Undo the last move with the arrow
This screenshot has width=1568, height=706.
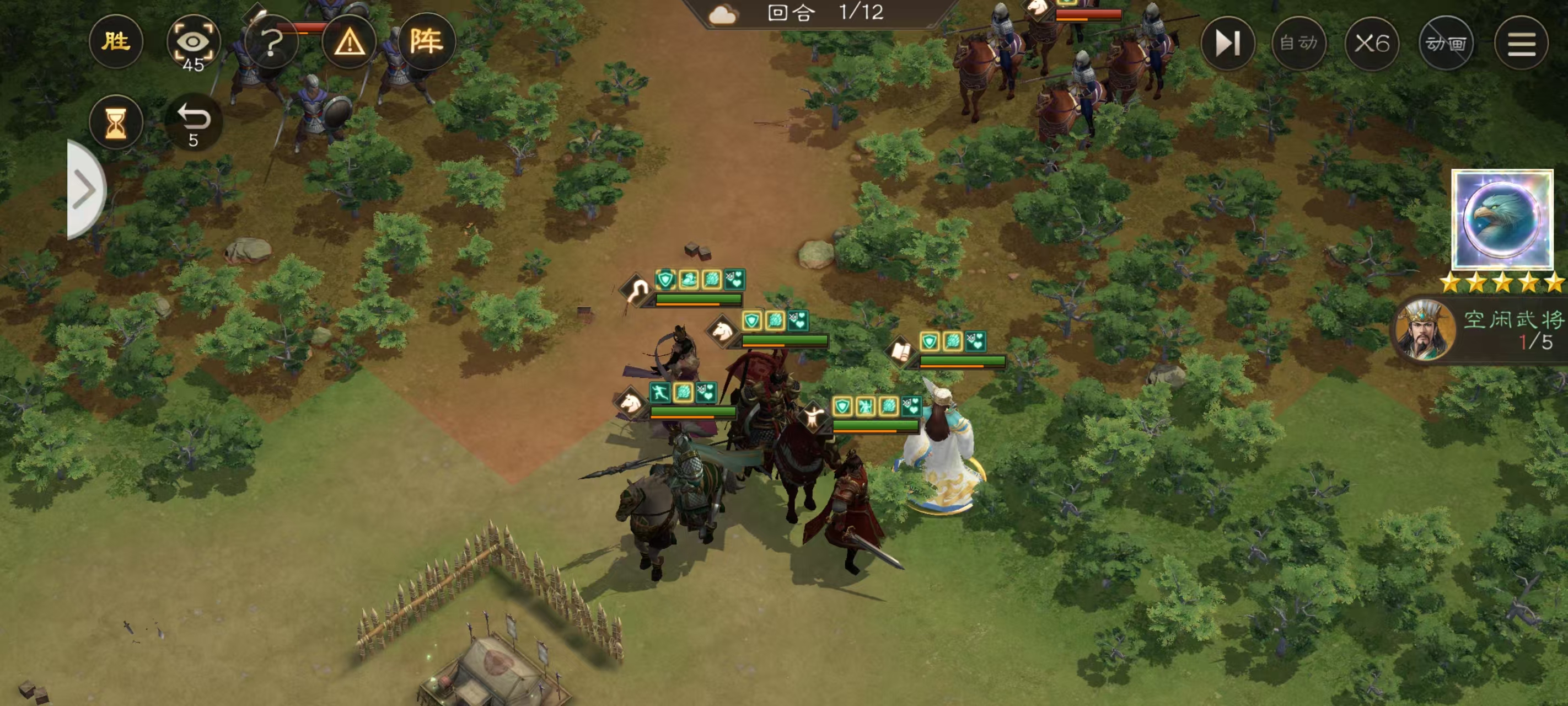(193, 123)
